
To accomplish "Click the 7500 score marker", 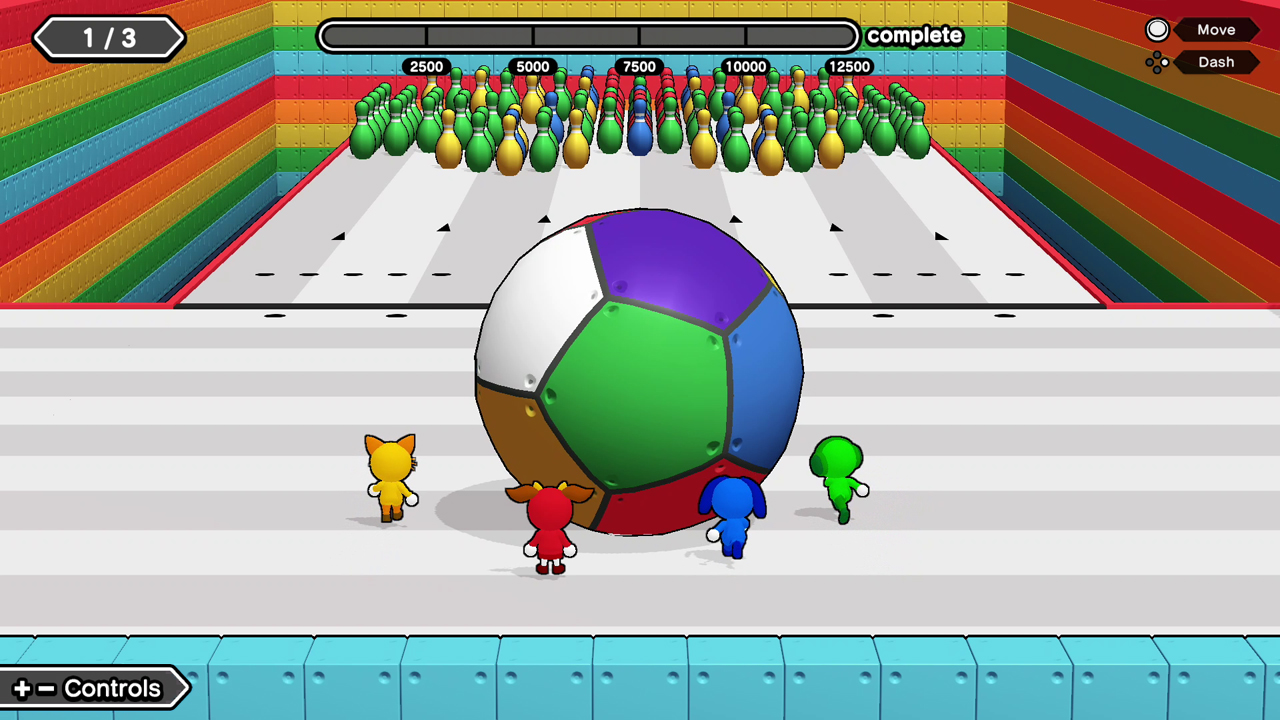I will [x=639, y=66].
